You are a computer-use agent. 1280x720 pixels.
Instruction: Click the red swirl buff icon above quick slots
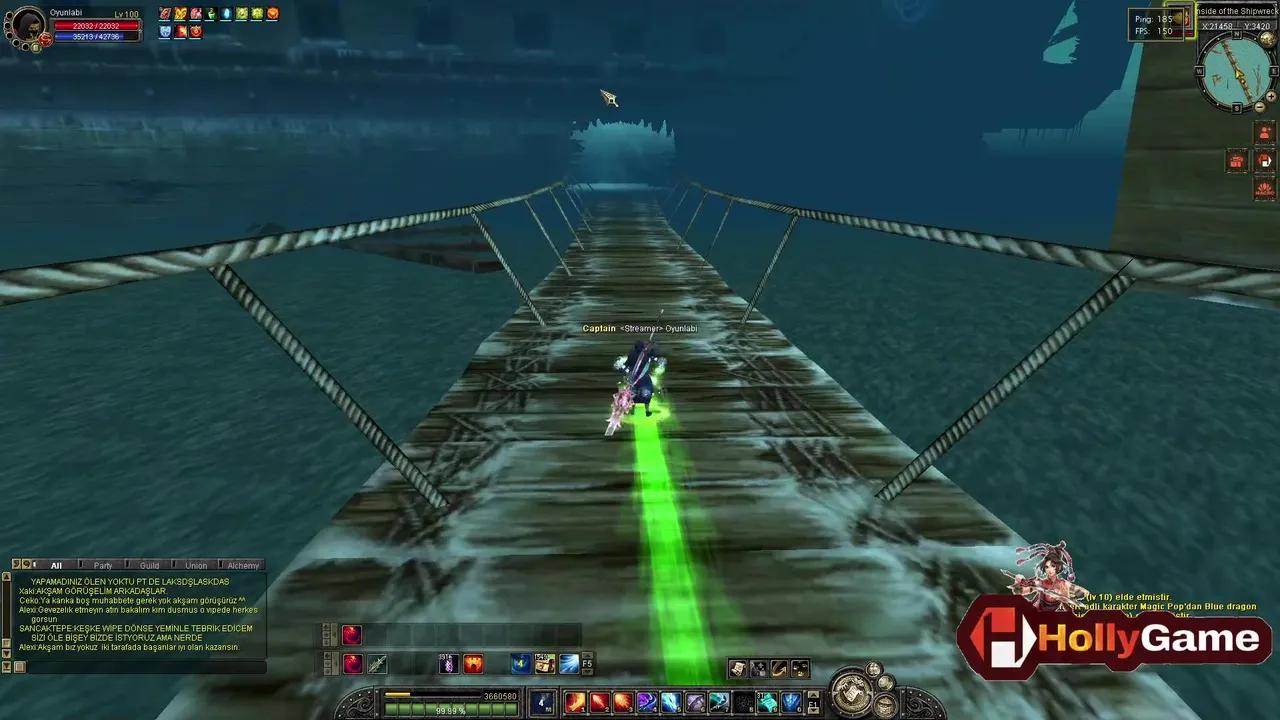pos(352,635)
